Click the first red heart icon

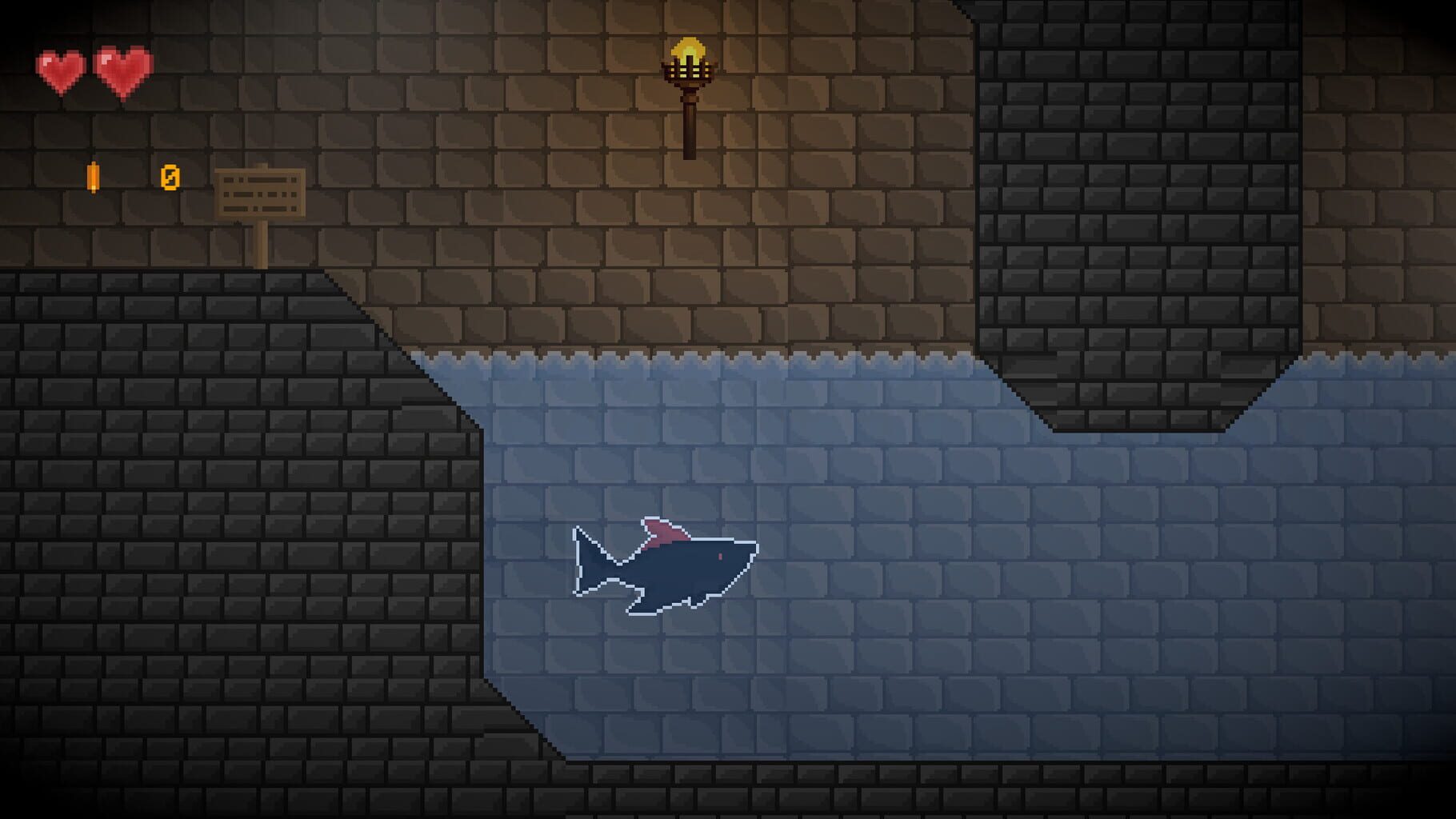pyautogui.click(x=60, y=66)
